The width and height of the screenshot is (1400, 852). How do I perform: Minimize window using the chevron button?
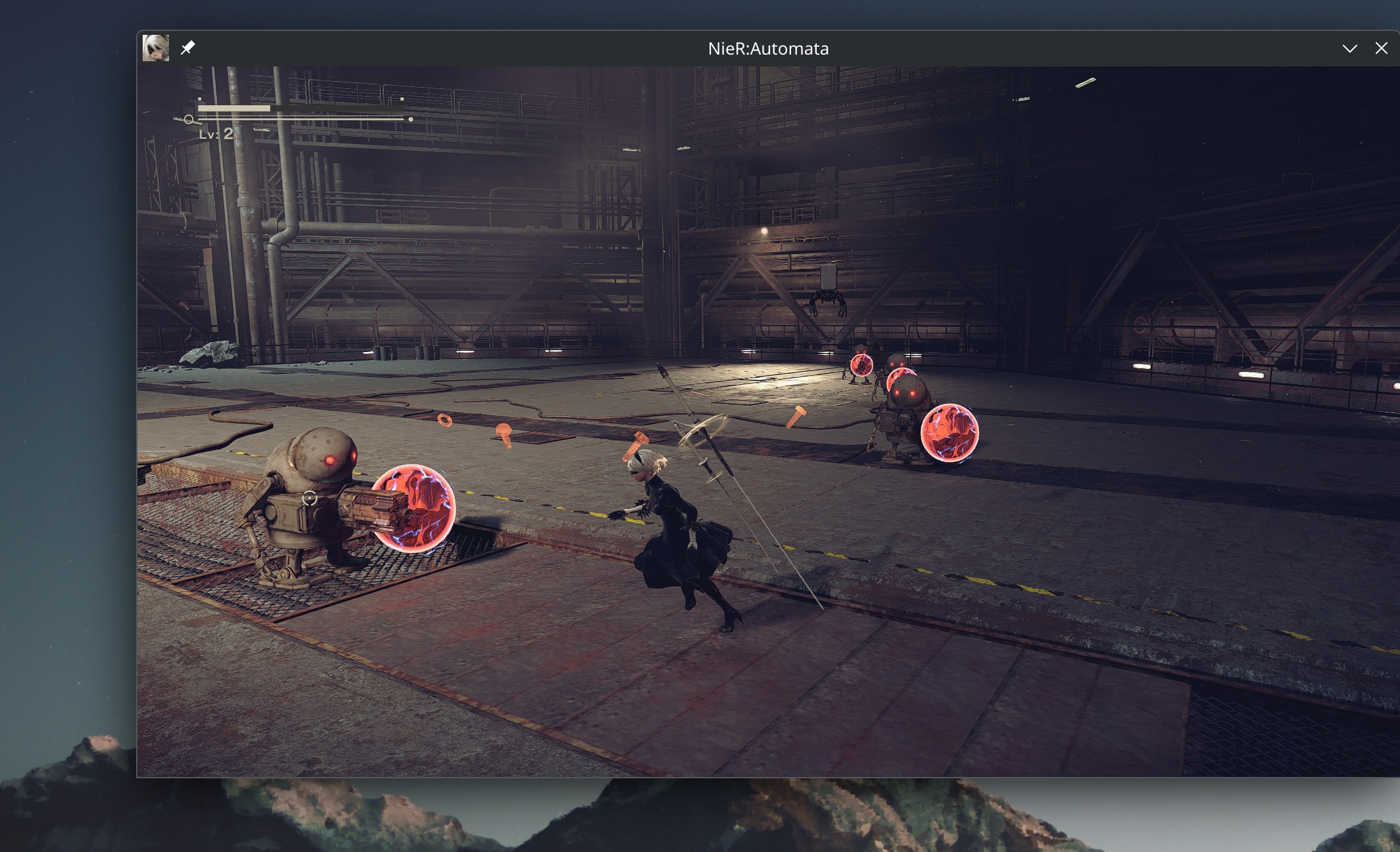(1349, 48)
